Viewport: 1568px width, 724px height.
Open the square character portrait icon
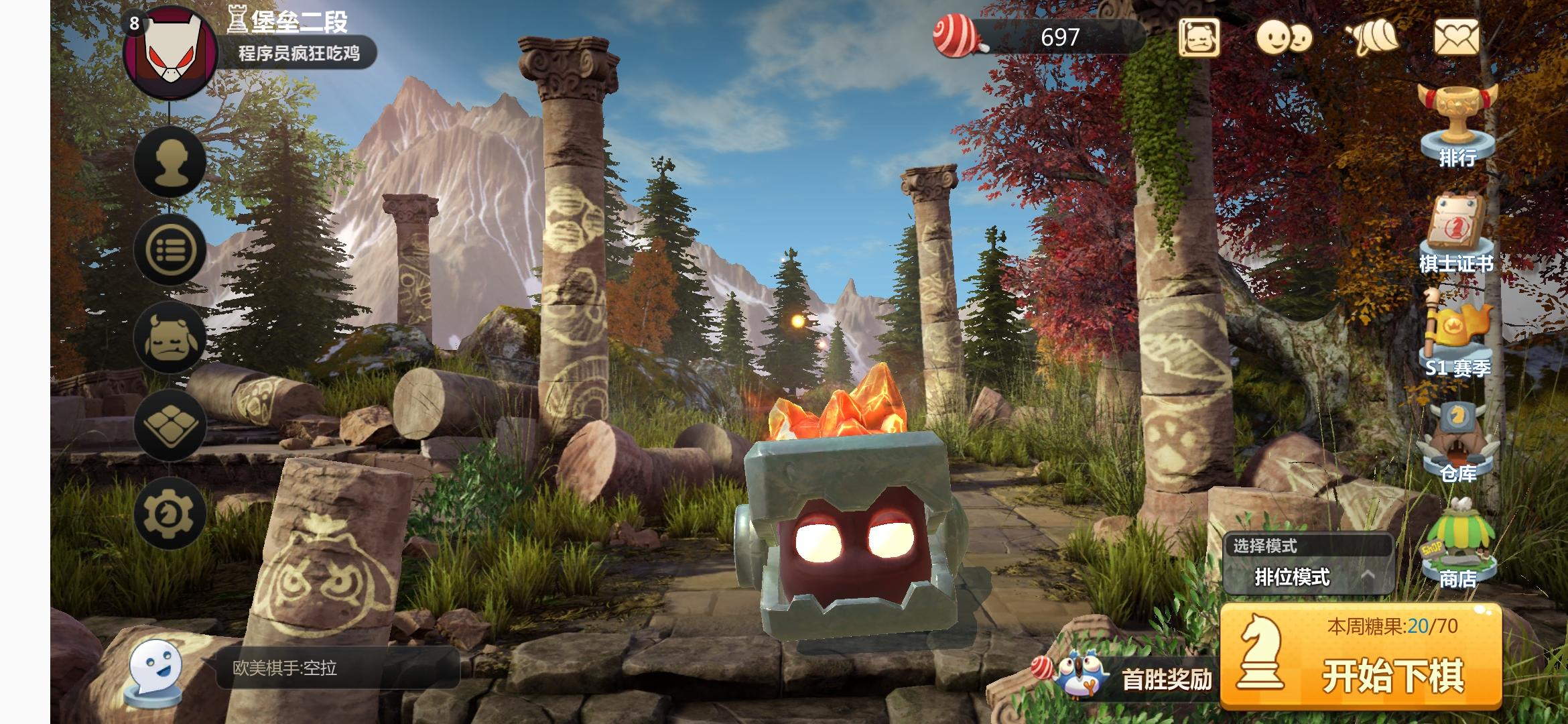tap(1199, 38)
